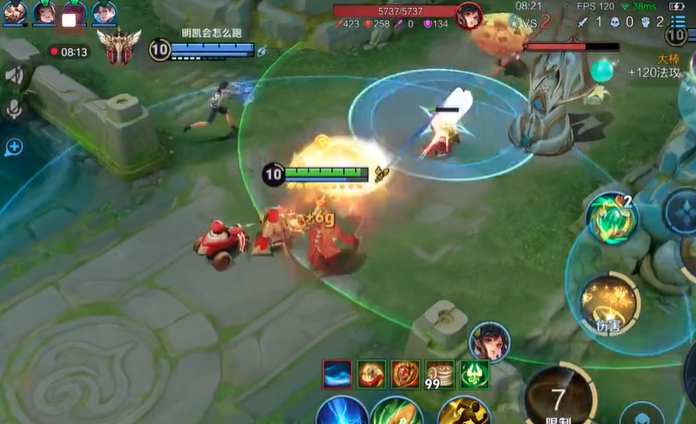
Task: Activate the green recall ability icon
Action: (x=396, y=412)
